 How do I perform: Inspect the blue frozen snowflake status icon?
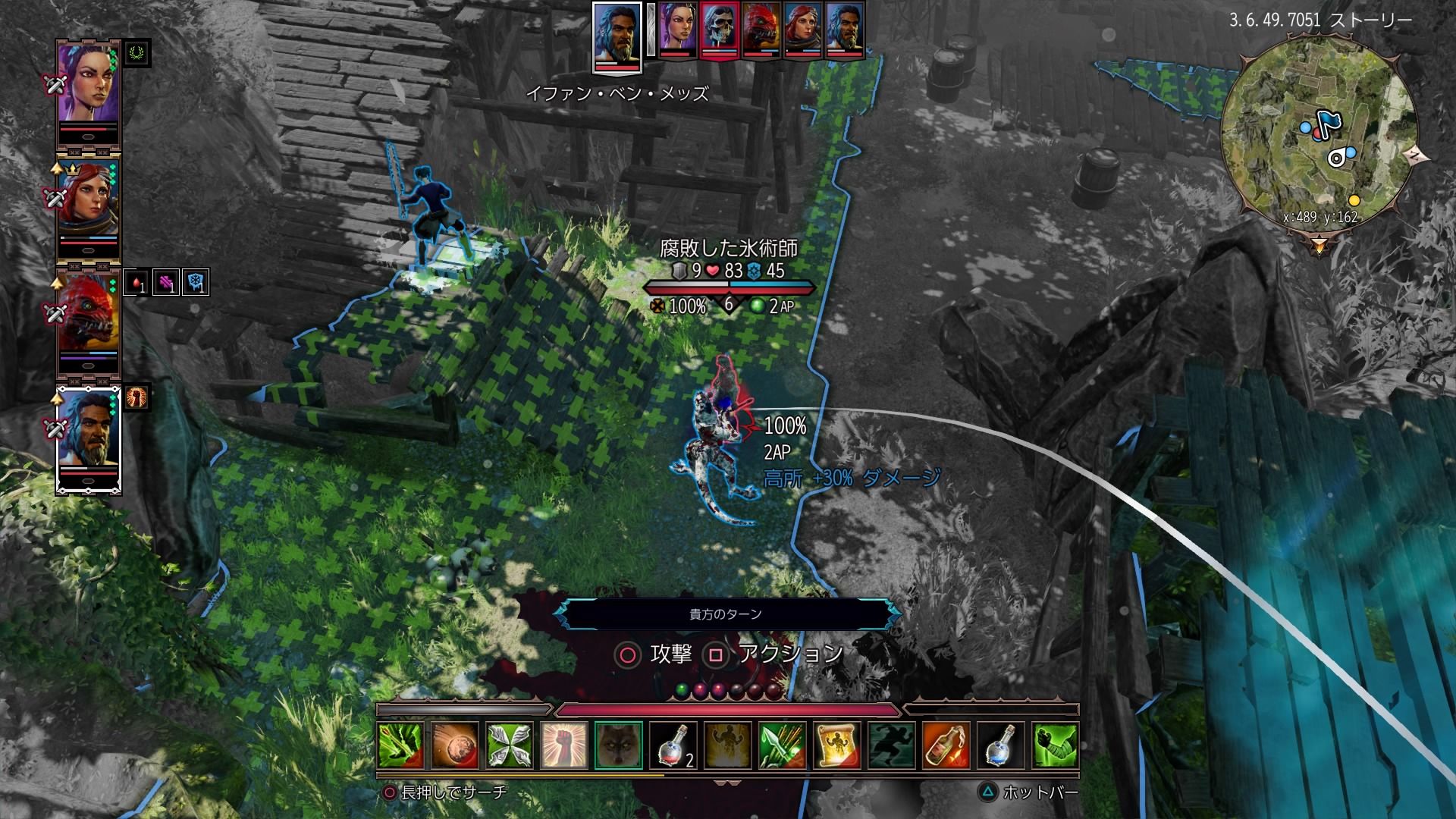196,282
